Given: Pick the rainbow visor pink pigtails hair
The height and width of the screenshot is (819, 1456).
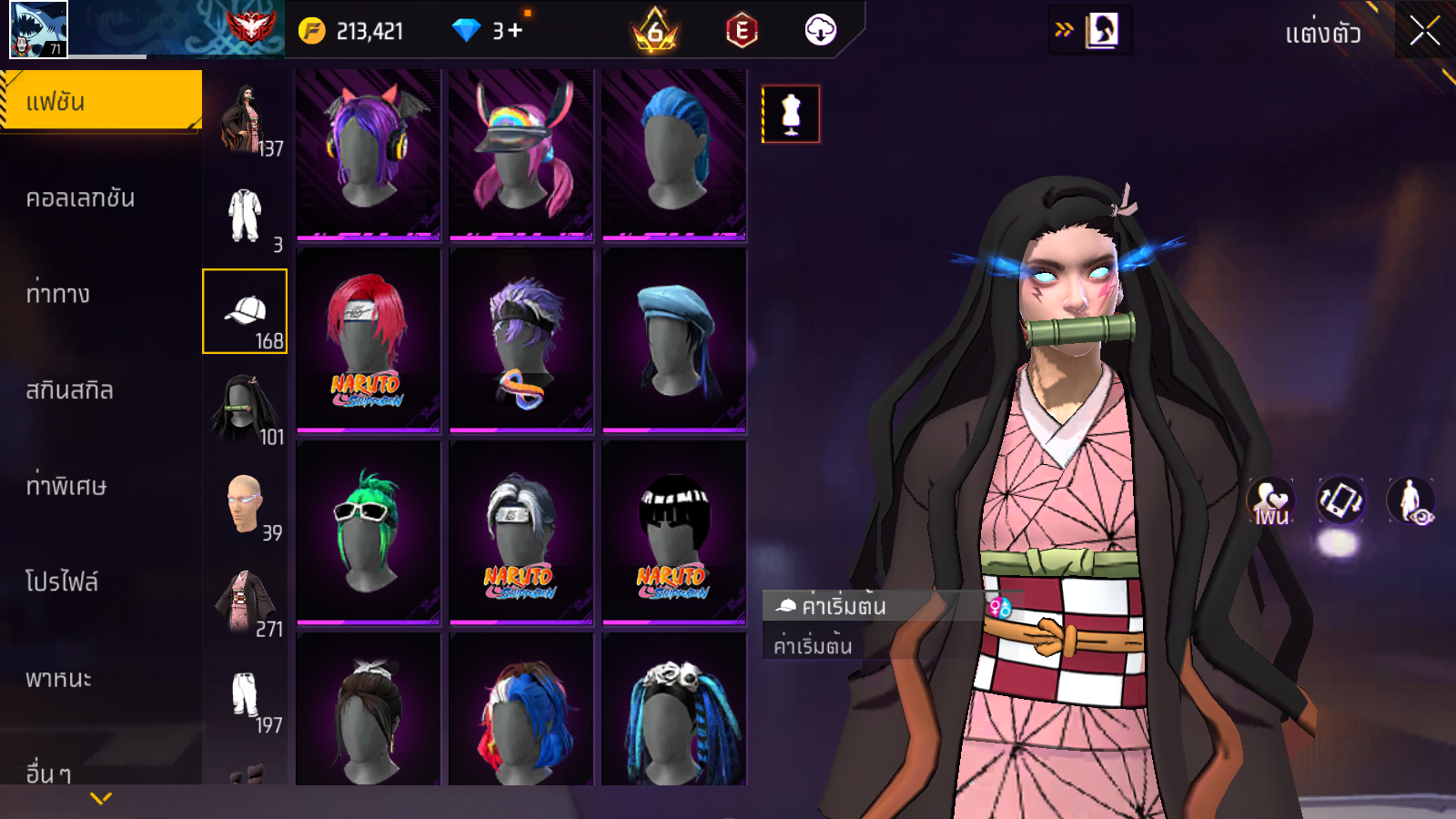Looking at the screenshot, I should tap(521, 155).
